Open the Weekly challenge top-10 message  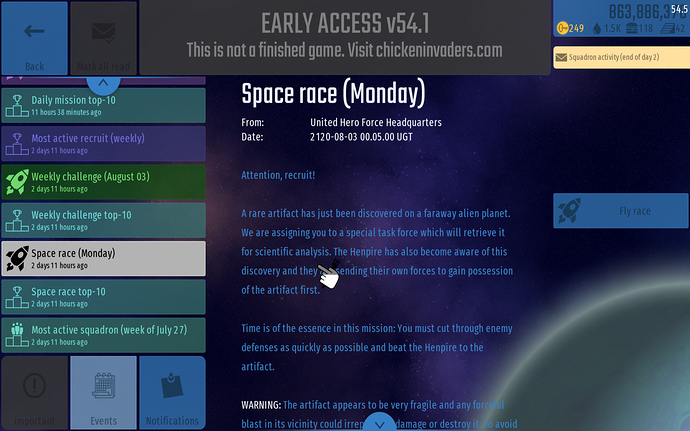tap(104, 219)
